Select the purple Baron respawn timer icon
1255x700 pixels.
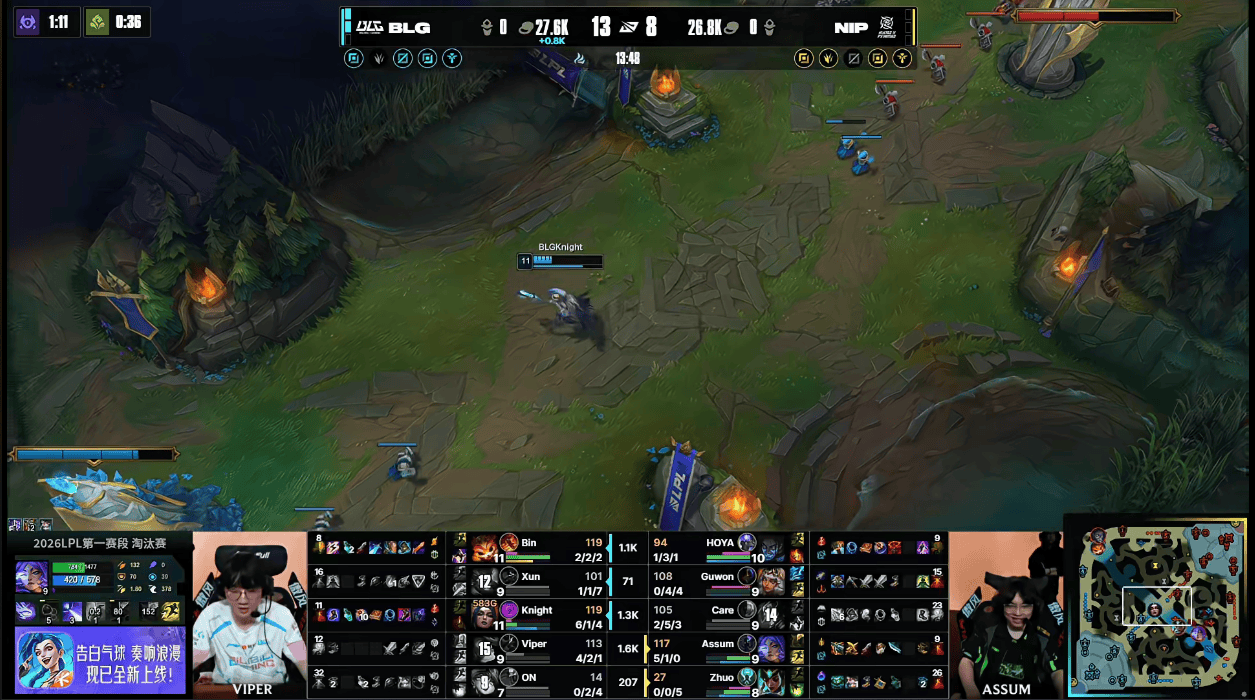pyautogui.click(x=27, y=22)
